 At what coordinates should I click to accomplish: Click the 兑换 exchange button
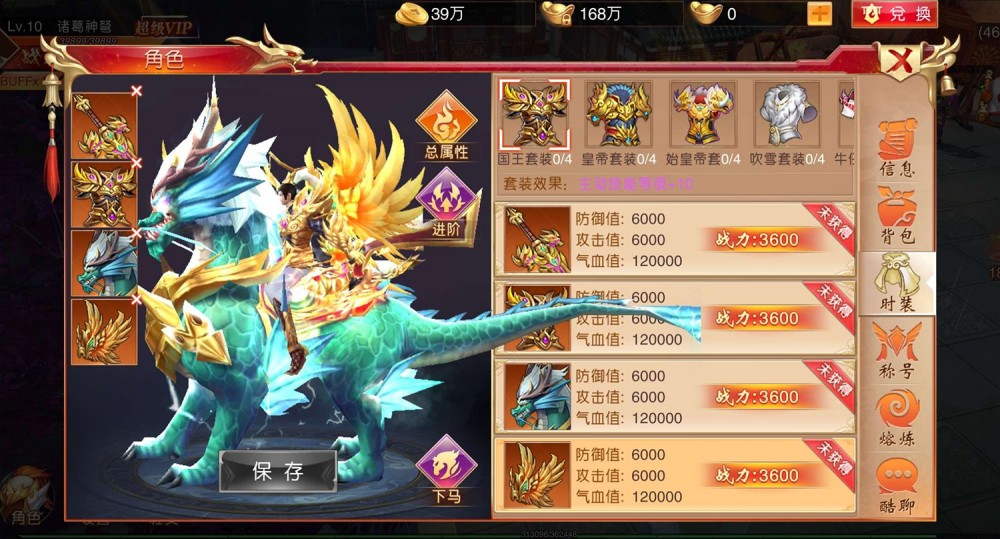click(894, 13)
